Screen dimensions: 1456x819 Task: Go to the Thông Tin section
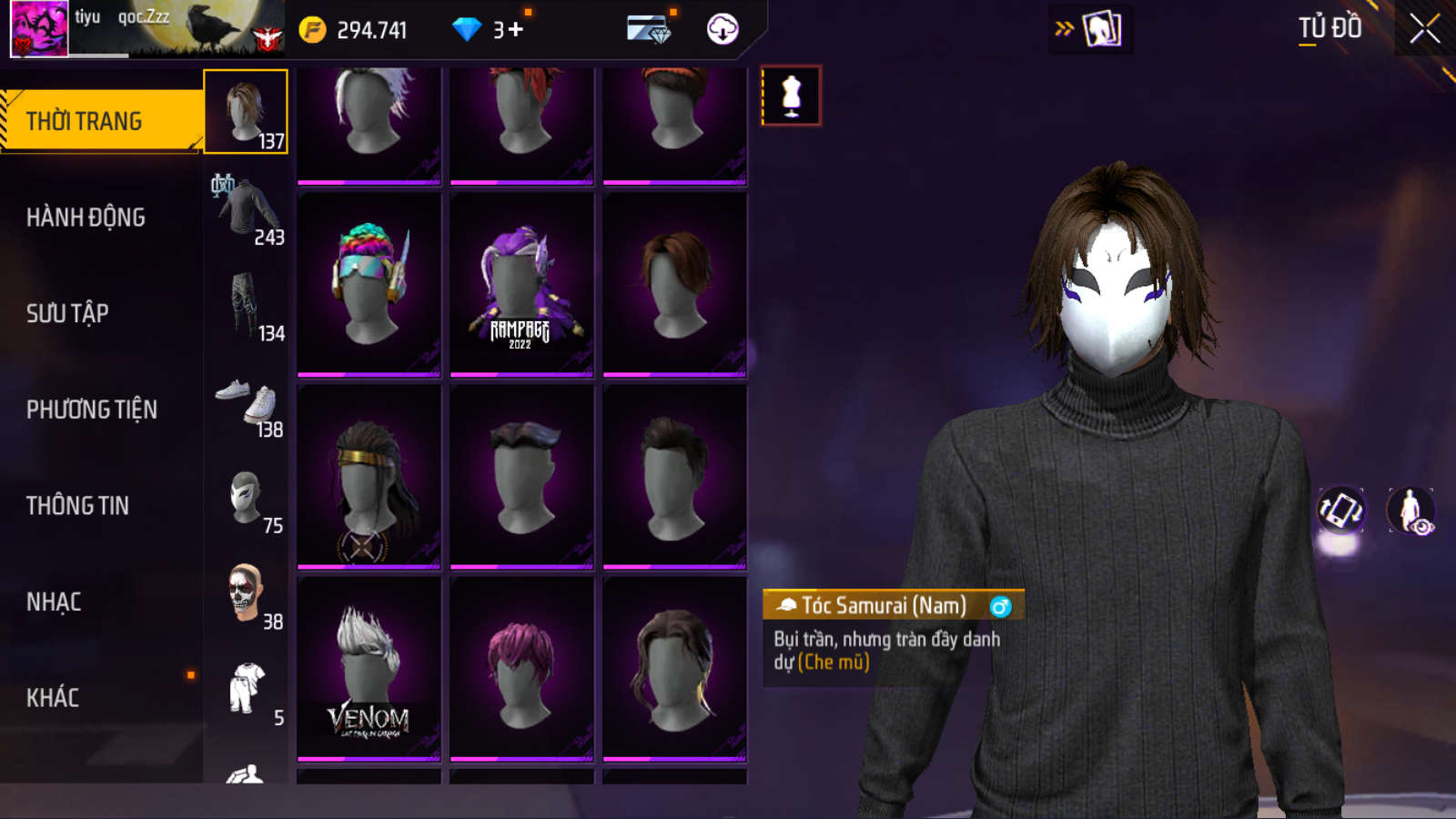(77, 506)
